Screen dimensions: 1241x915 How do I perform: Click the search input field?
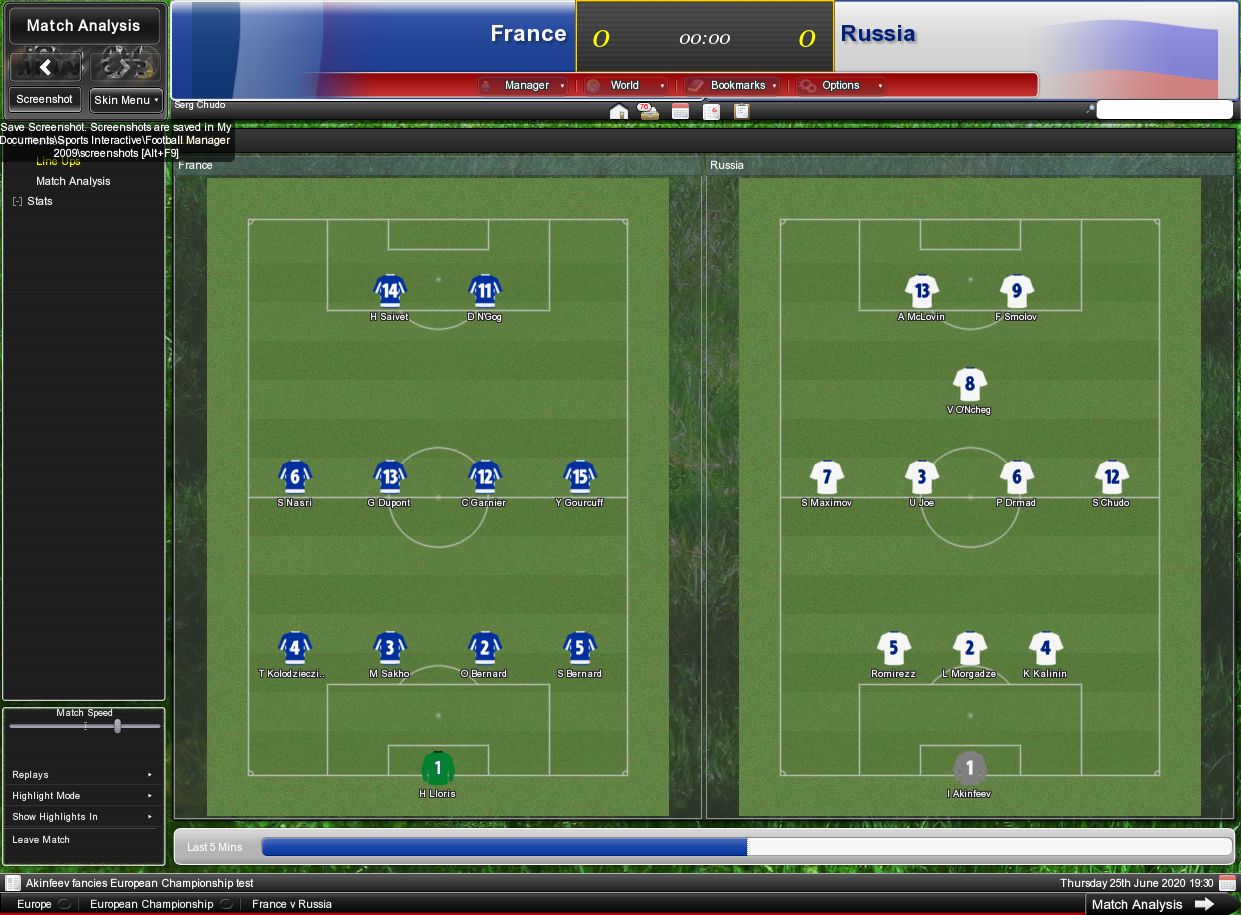[x=1164, y=110]
